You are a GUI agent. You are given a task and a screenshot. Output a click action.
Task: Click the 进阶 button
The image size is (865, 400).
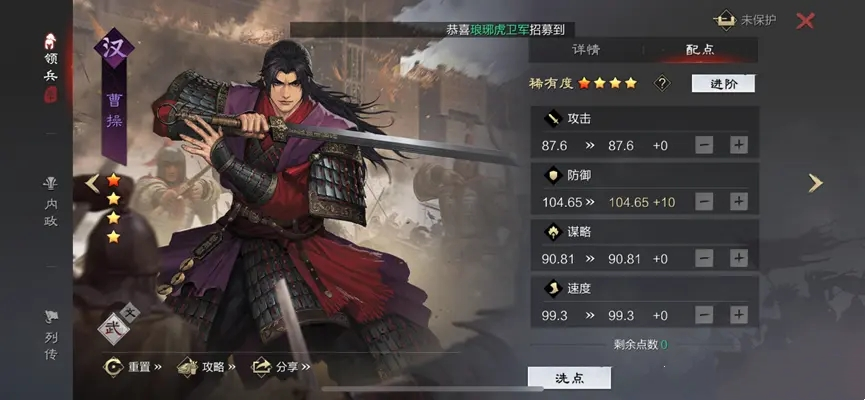(x=723, y=83)
